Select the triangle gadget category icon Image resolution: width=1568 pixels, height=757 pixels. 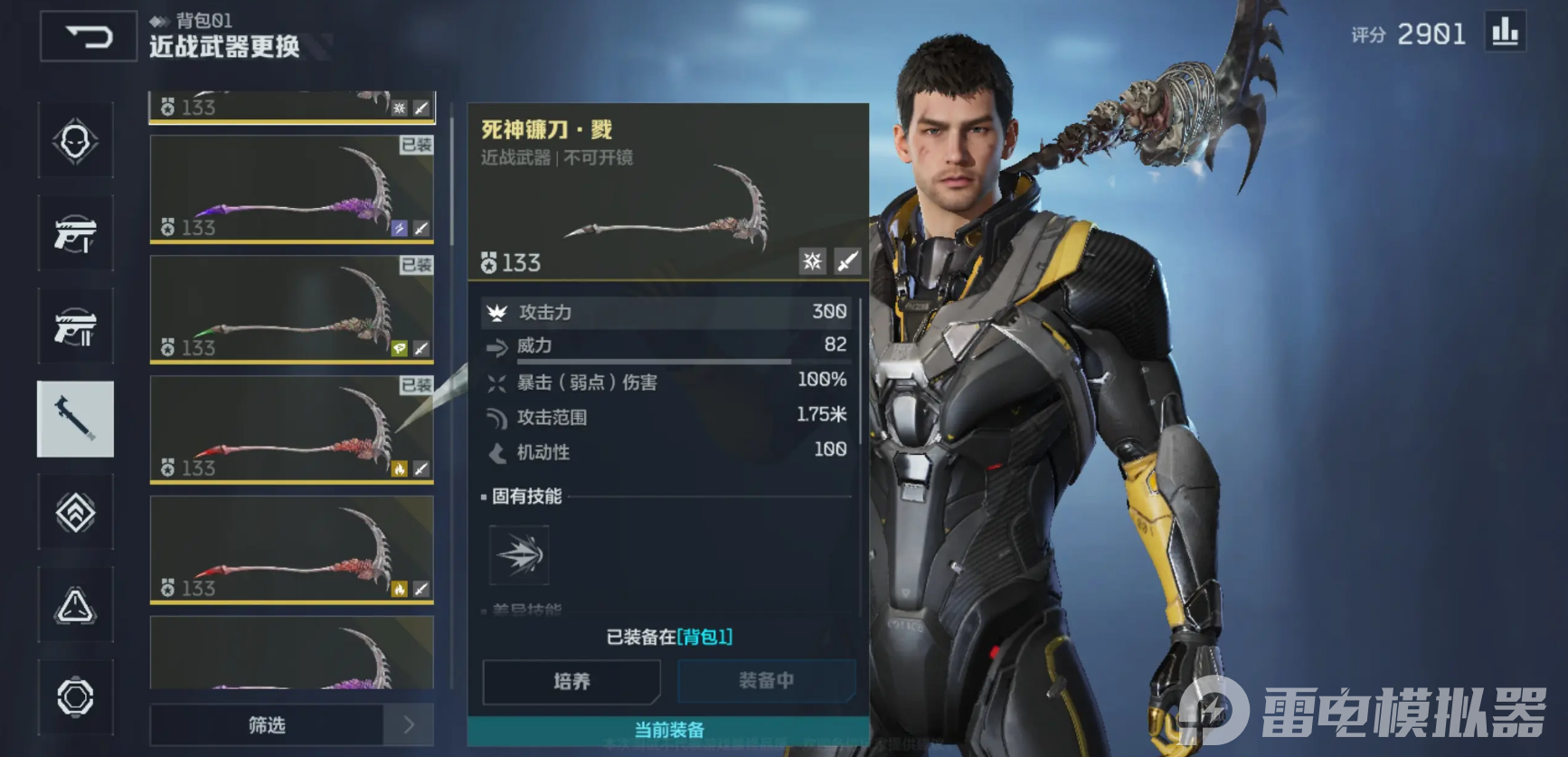tap(76, 604)
